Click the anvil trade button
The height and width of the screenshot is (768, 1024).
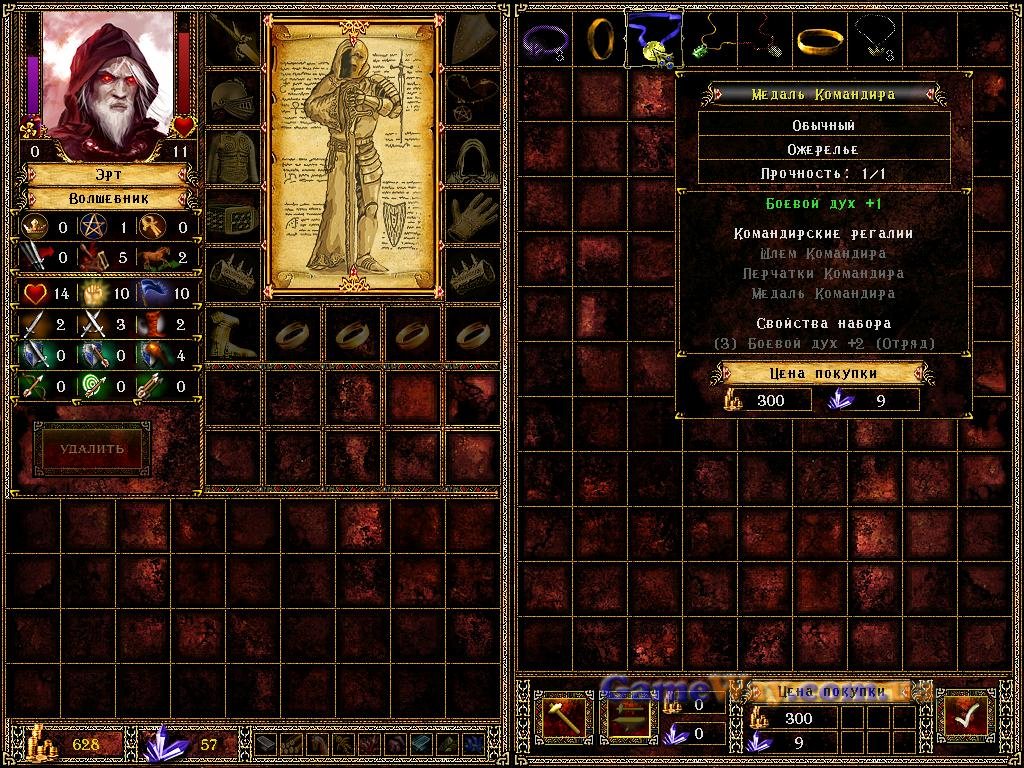coord(628,717)
